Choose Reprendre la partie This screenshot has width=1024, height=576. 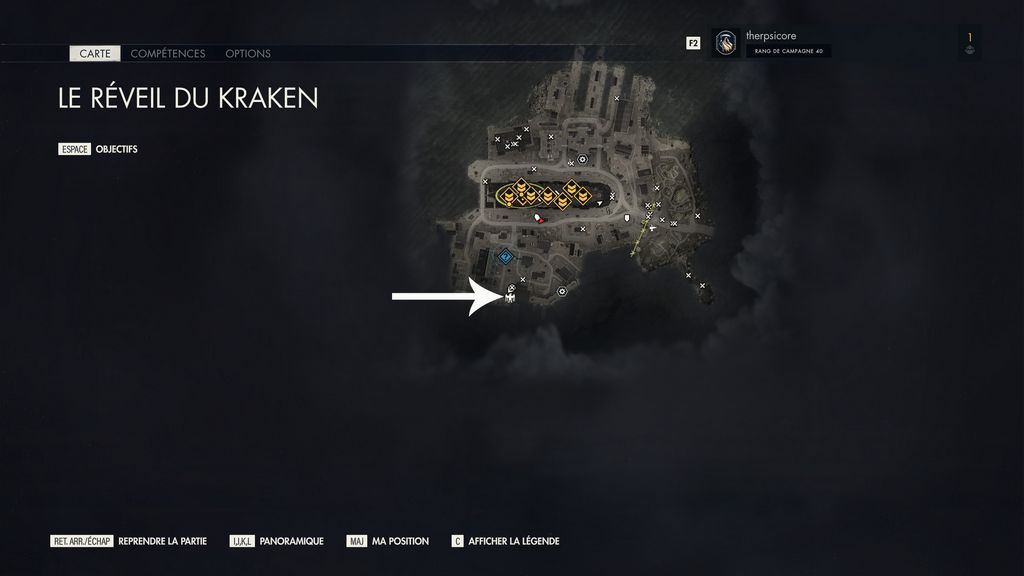click(x=162, y=541)
